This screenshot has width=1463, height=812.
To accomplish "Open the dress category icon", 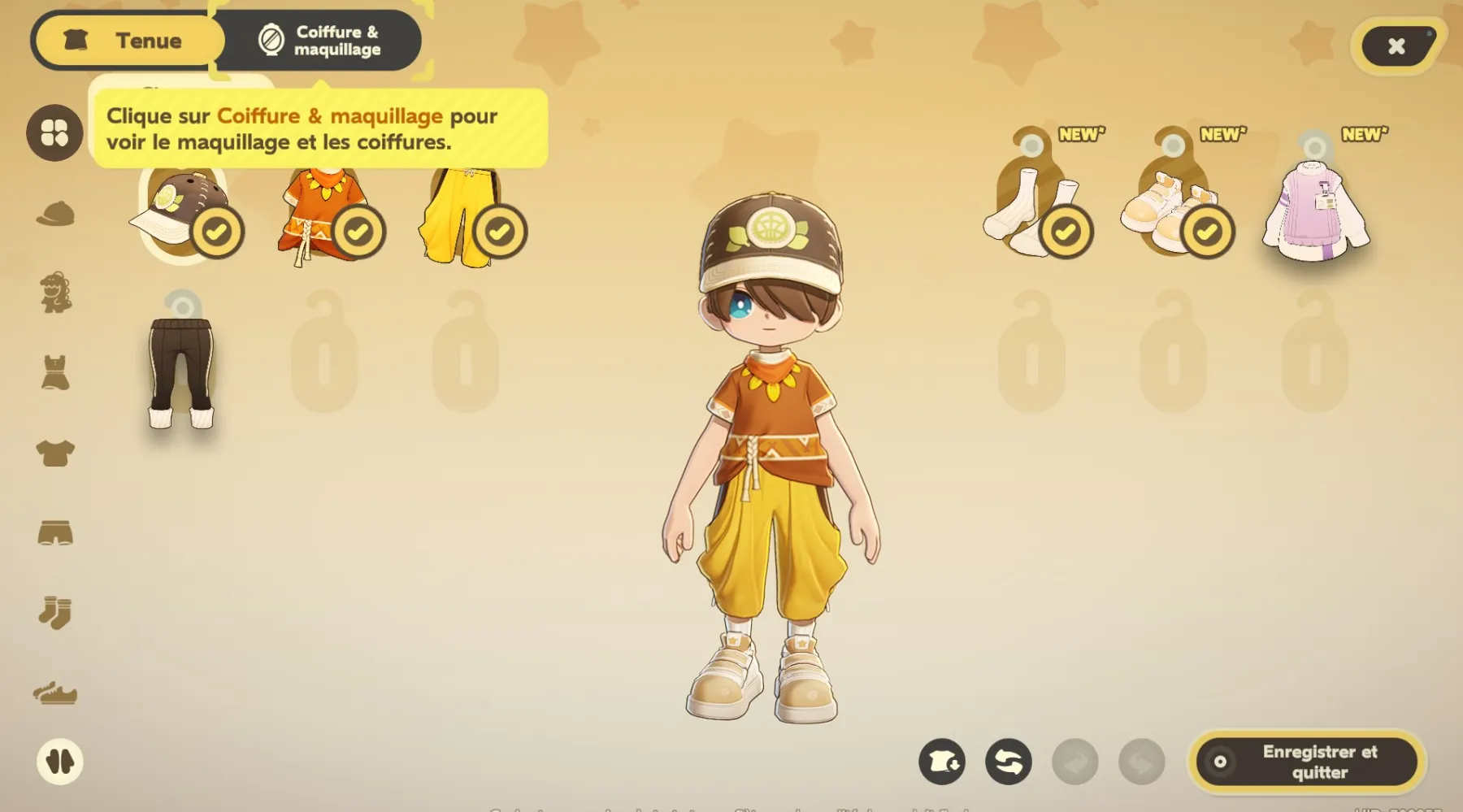I will (55, 373).
